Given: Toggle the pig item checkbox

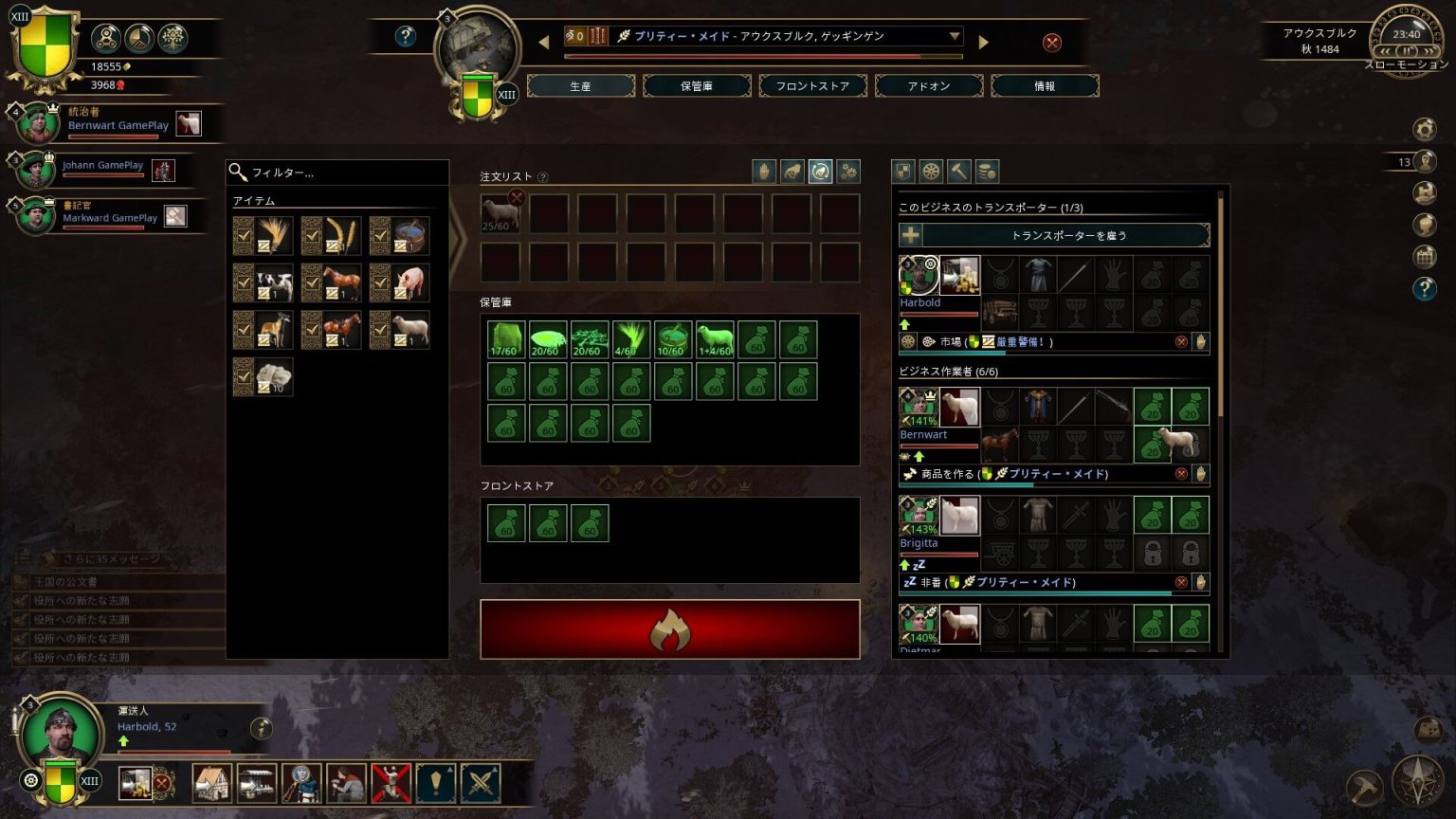Looking at the screenshot, I should click(380, 282).
